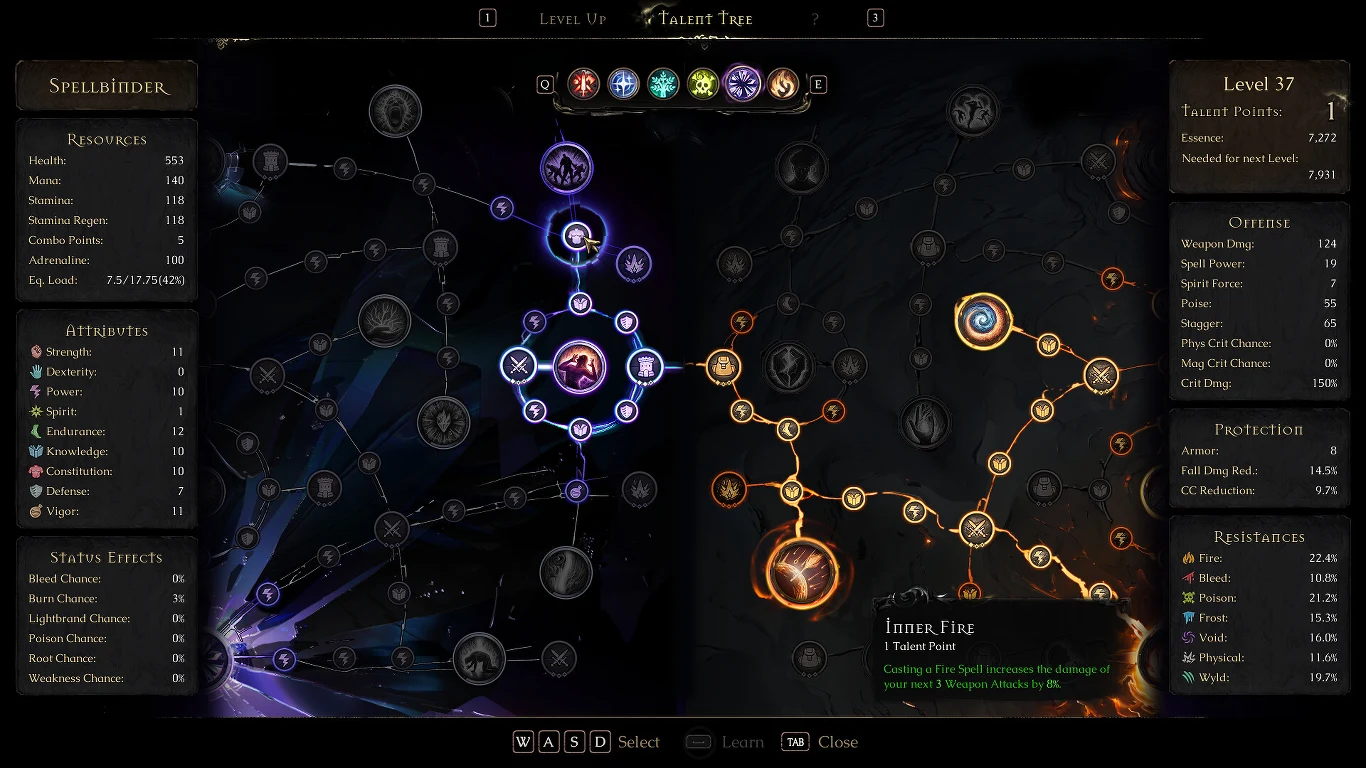This screenshot has height=768, width=1366.
Task: Select the teal tree element filter icon
Action: pos(663,83)
